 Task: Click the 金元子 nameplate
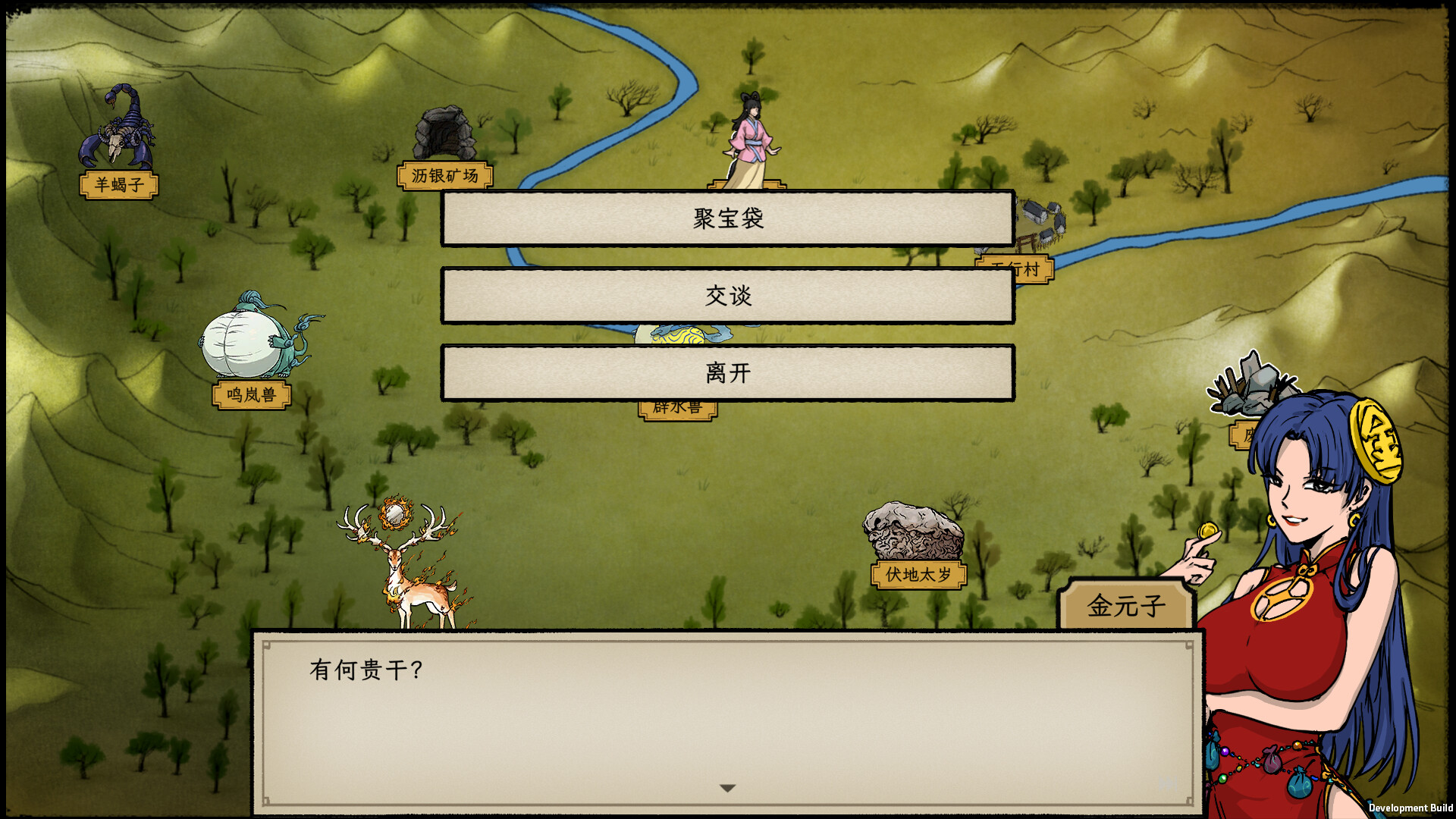click(x=1125, y=607)
